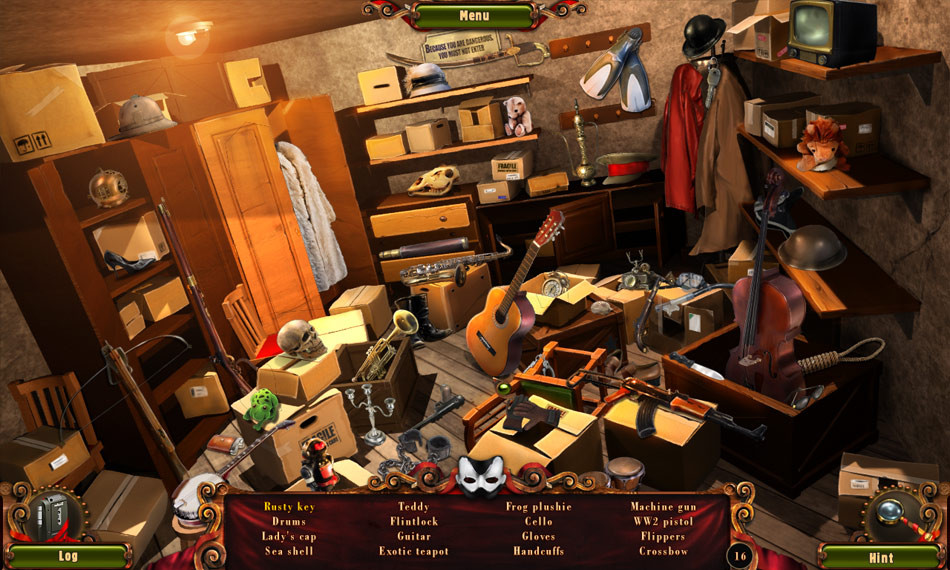Open the Menu at the top
This screenshot has width=950, height=570.
[x=474, y=16]
